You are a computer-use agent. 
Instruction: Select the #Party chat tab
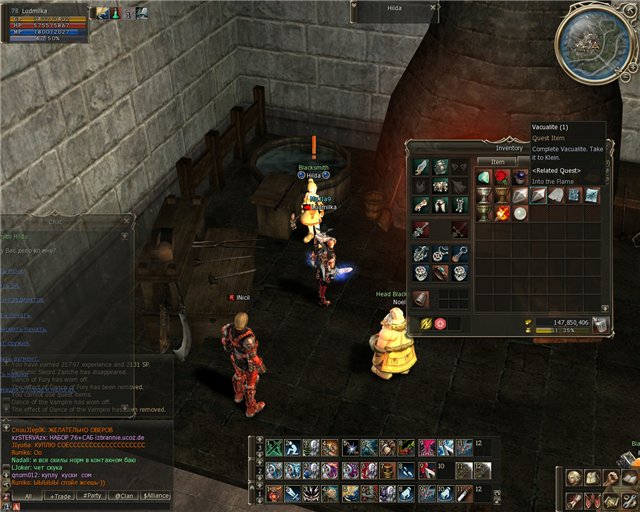(93, 495)
